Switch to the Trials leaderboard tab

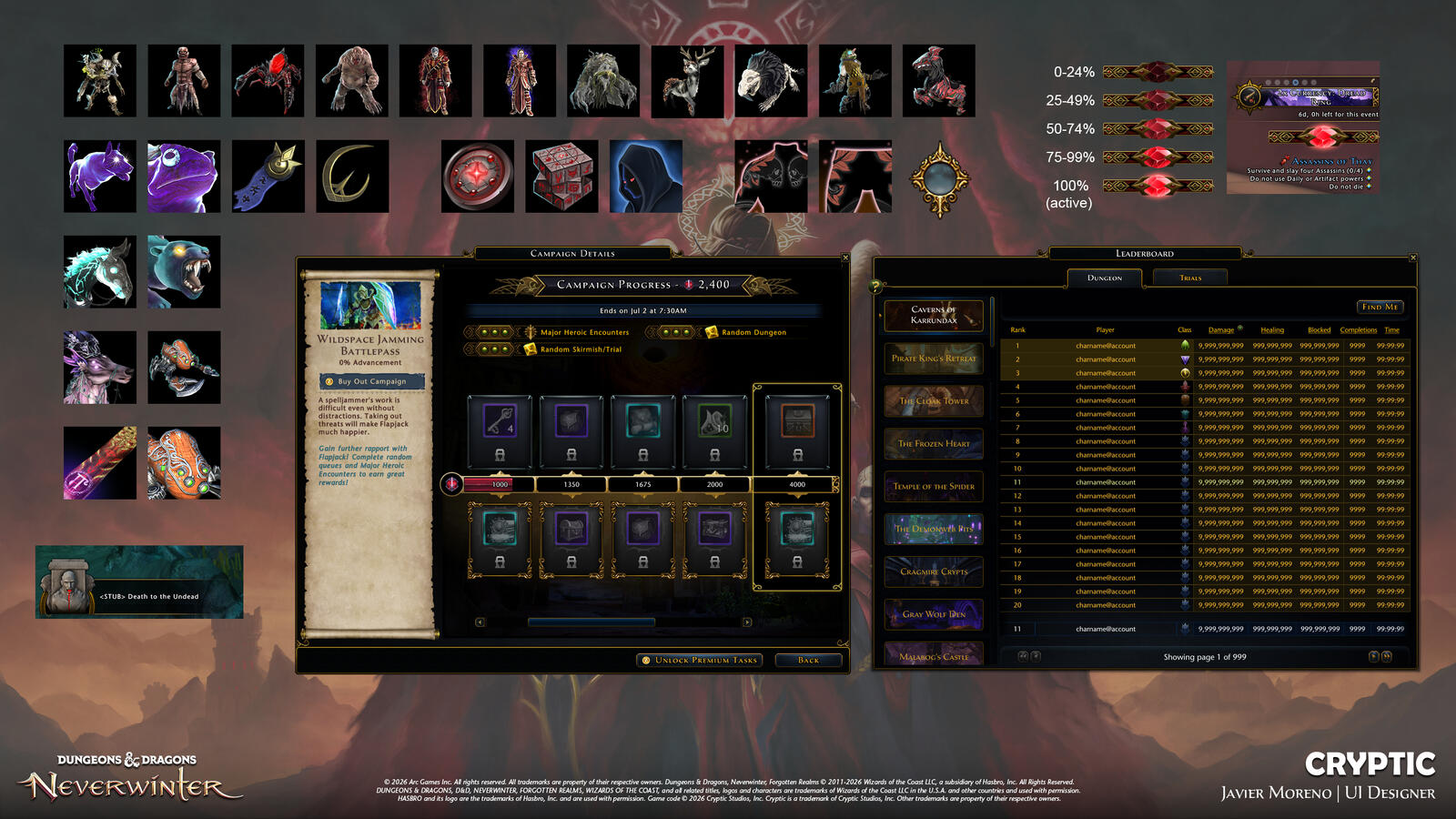coord(1189,278)
